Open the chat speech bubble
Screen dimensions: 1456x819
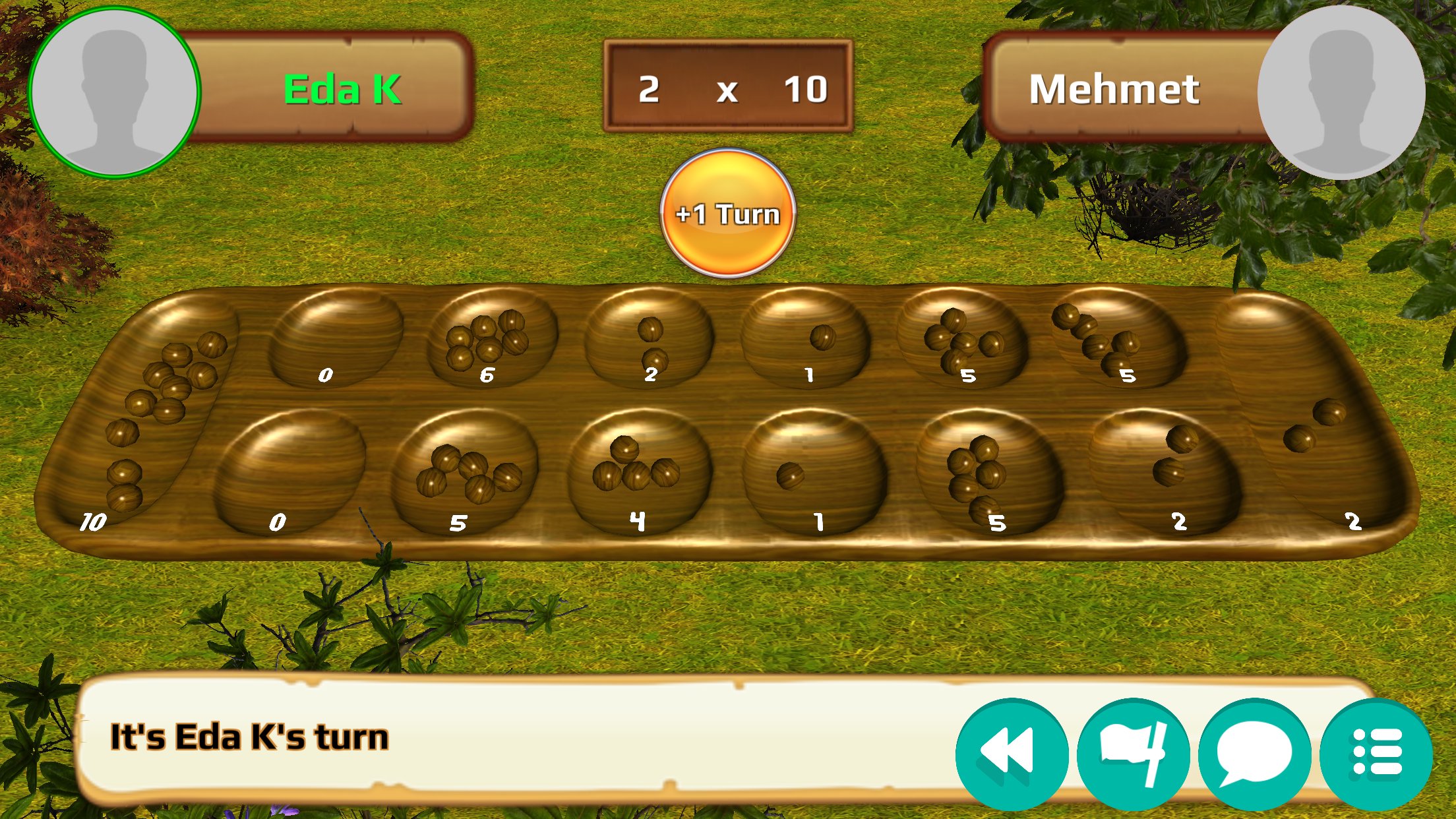coord(1254,754)
